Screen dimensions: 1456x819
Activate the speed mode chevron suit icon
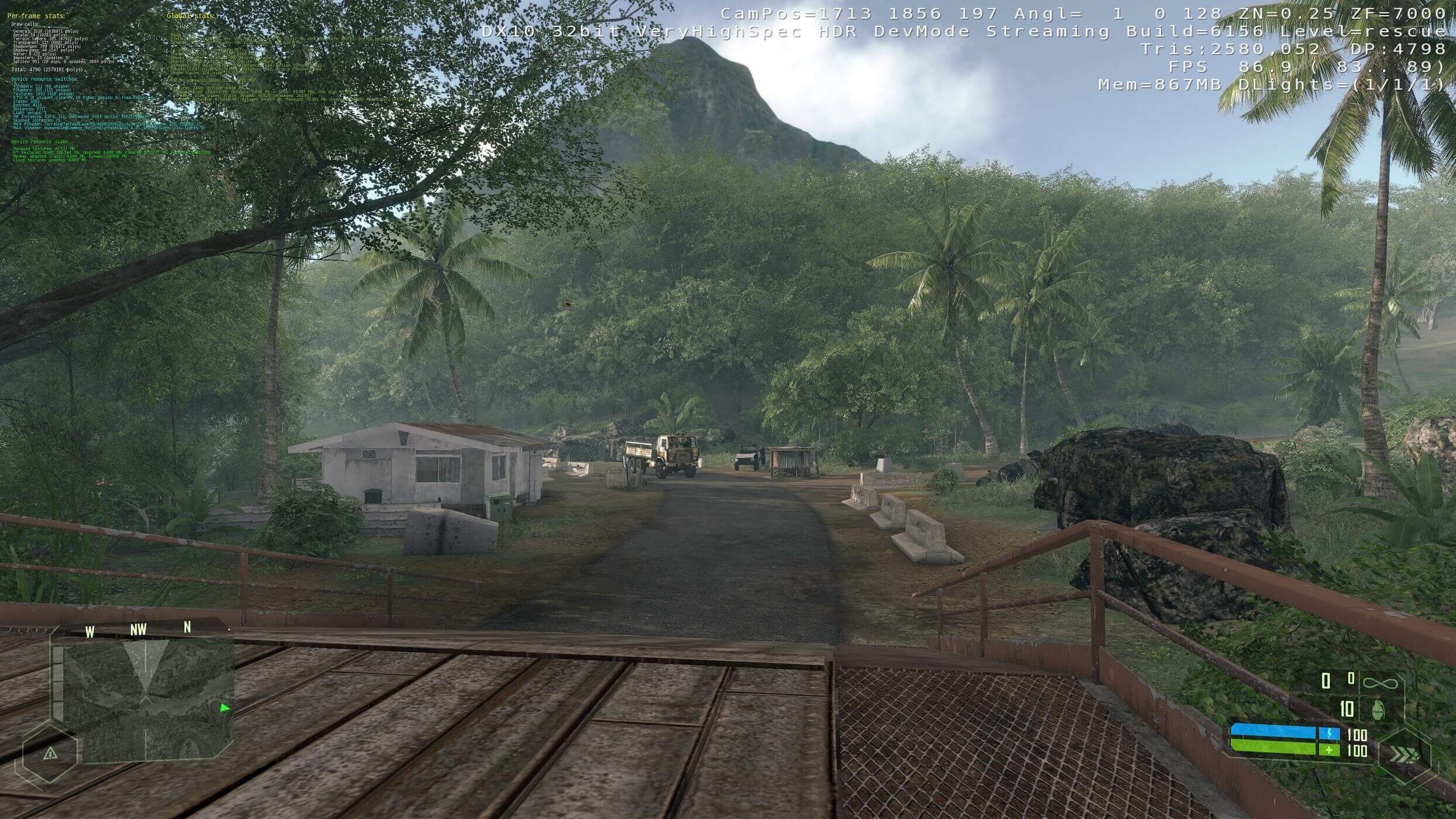tap(1404, 756)
